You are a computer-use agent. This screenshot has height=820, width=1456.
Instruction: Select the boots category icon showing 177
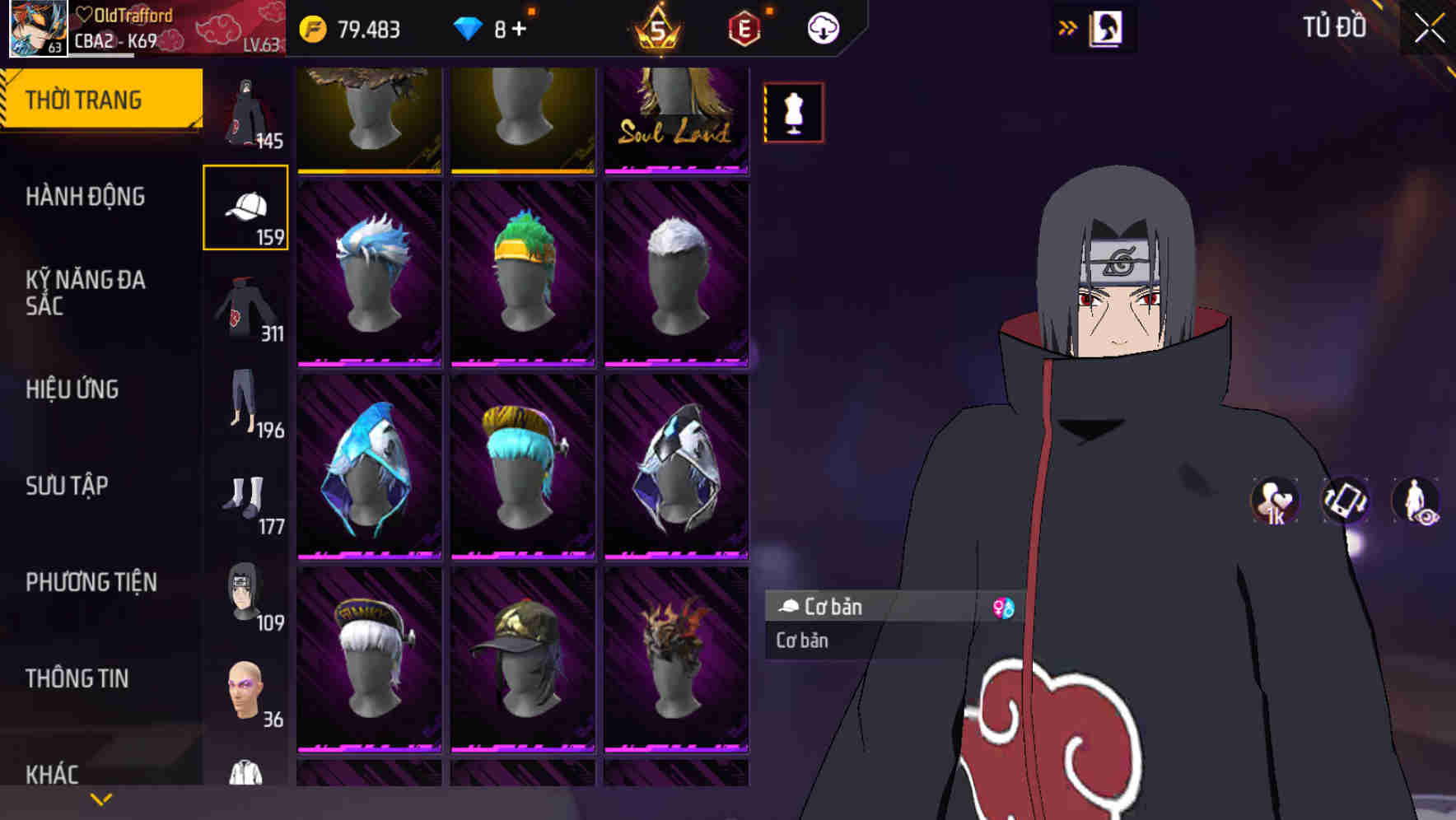245,500
